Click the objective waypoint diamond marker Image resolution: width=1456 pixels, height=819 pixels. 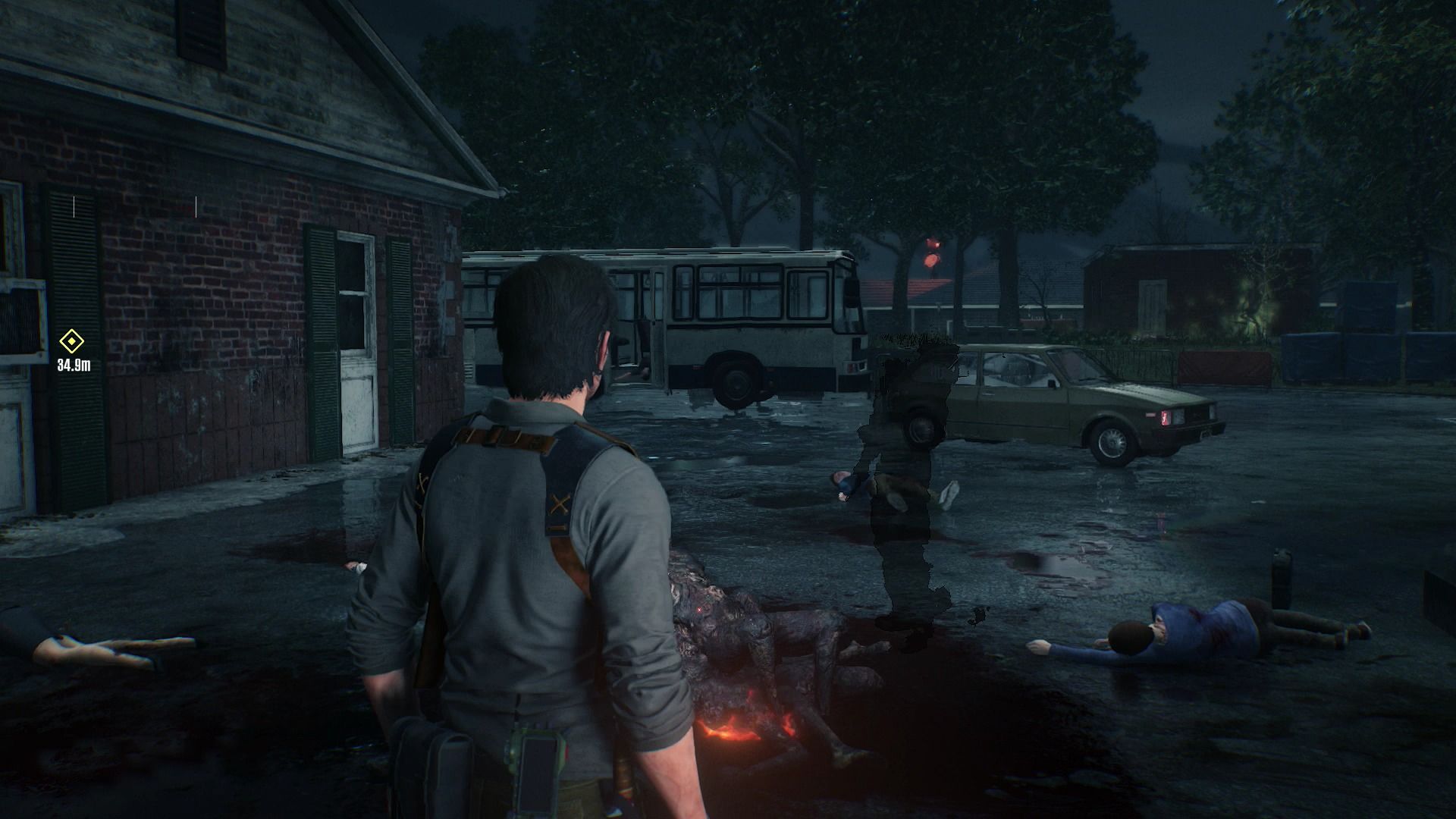click(x=72, y=342)
